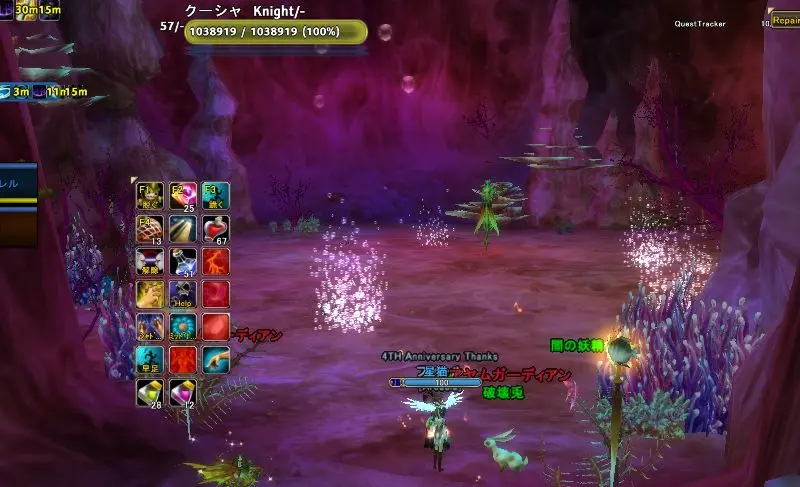Activate the red fire deer skill

pyautogui.click(x=215, y=261)
